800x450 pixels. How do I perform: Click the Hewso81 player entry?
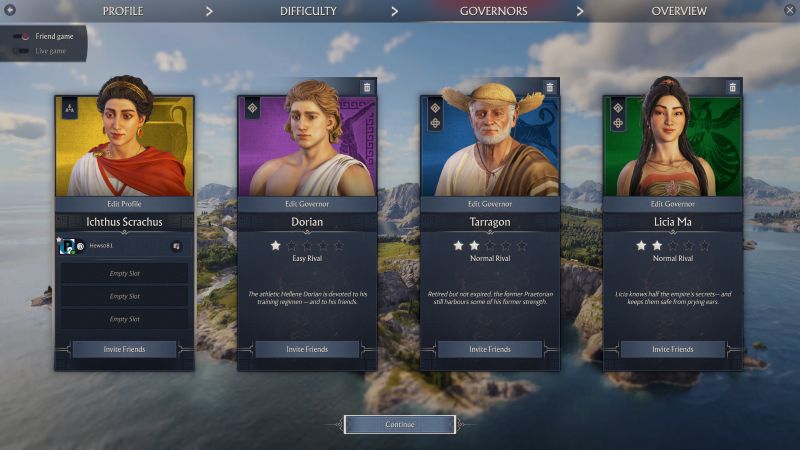[100, 245]
